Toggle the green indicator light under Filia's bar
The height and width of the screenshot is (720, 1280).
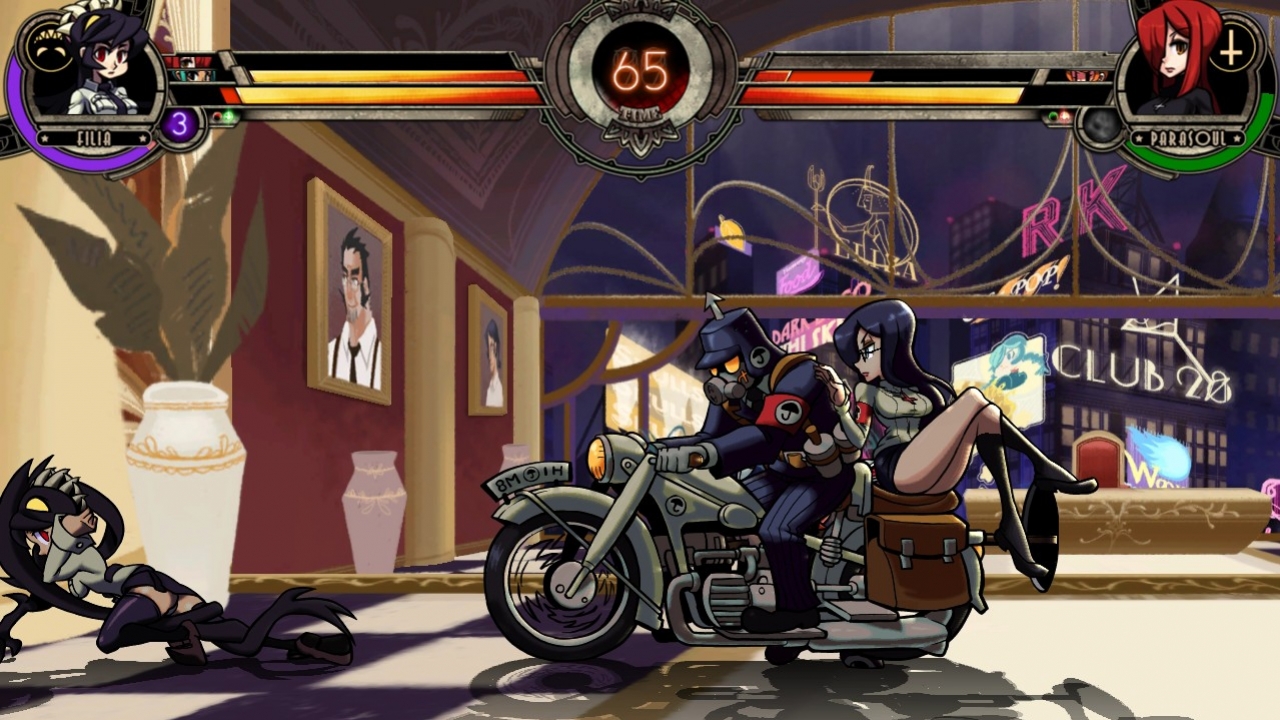(x=229, y=115)
